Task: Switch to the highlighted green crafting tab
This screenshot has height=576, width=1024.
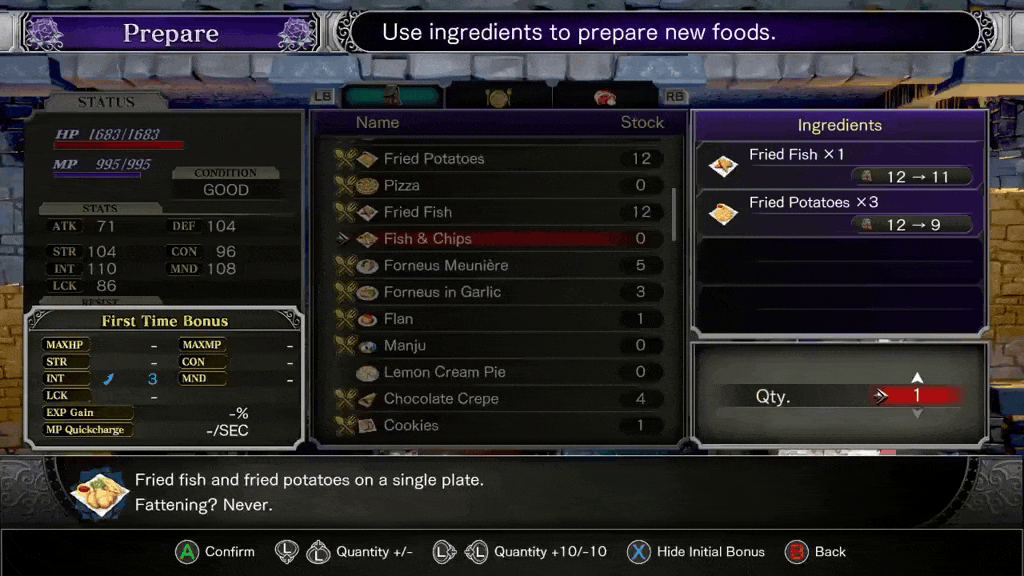Action: [391, 97]
